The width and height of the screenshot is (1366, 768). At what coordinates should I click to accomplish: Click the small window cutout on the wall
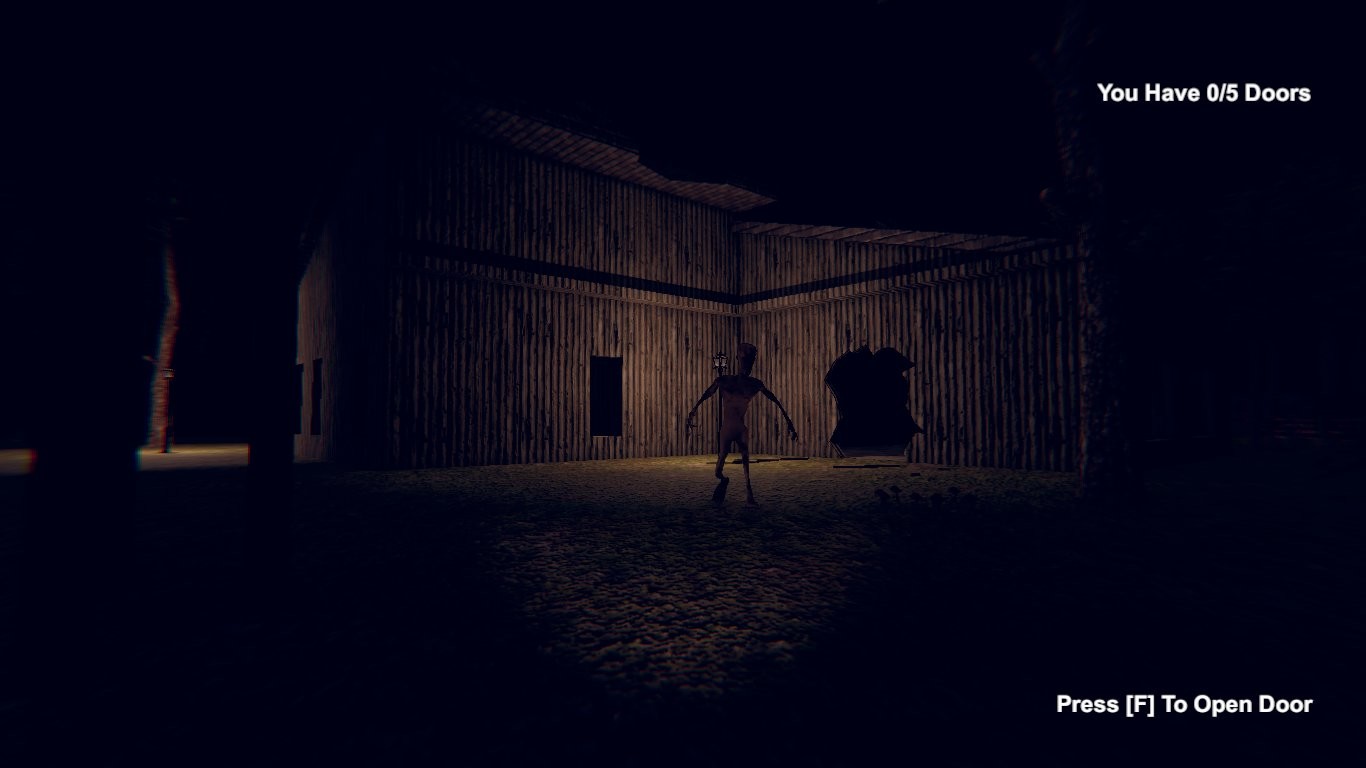point(606,395)
